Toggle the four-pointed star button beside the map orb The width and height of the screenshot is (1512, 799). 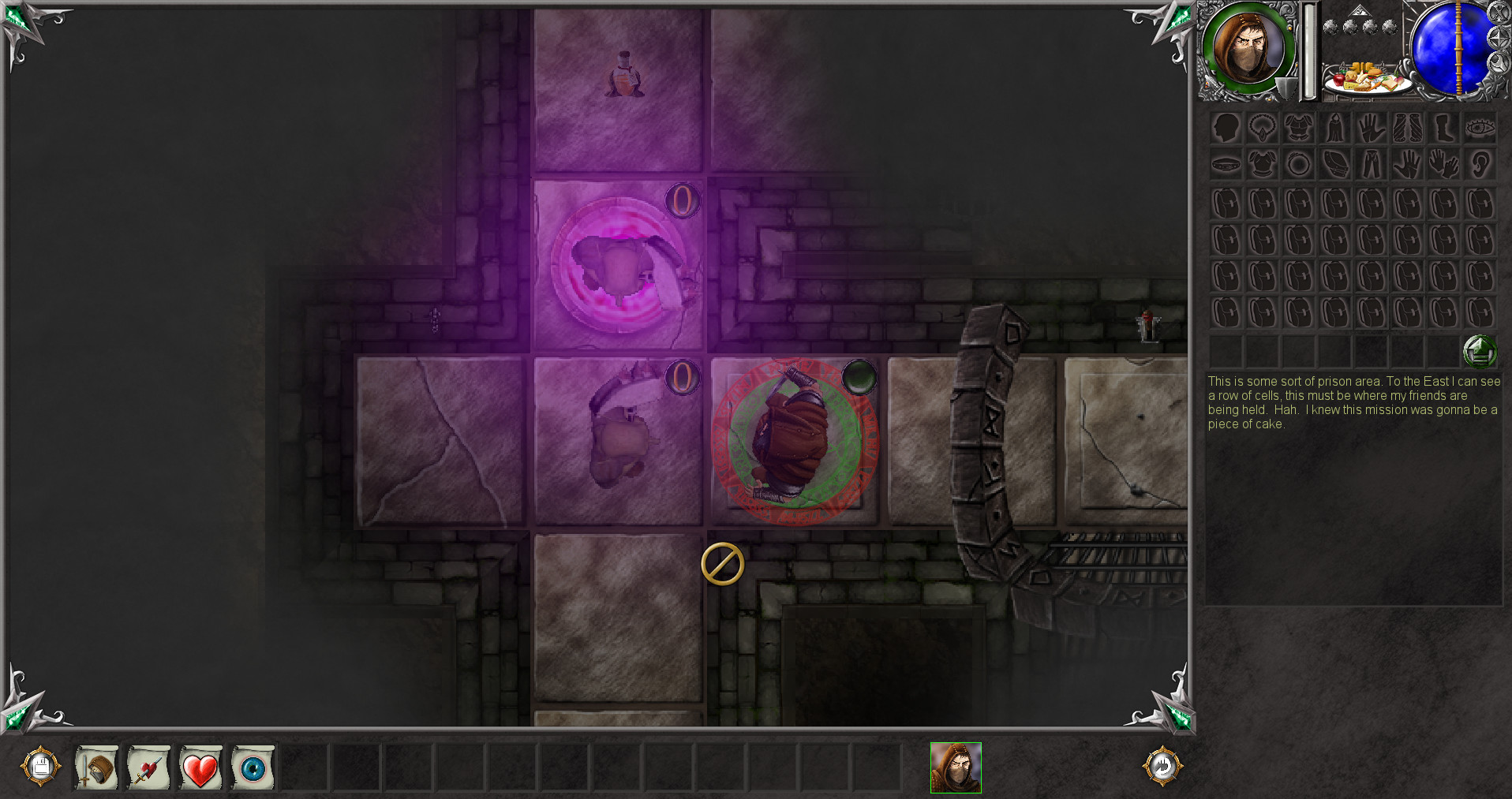tap(1499, 37)
